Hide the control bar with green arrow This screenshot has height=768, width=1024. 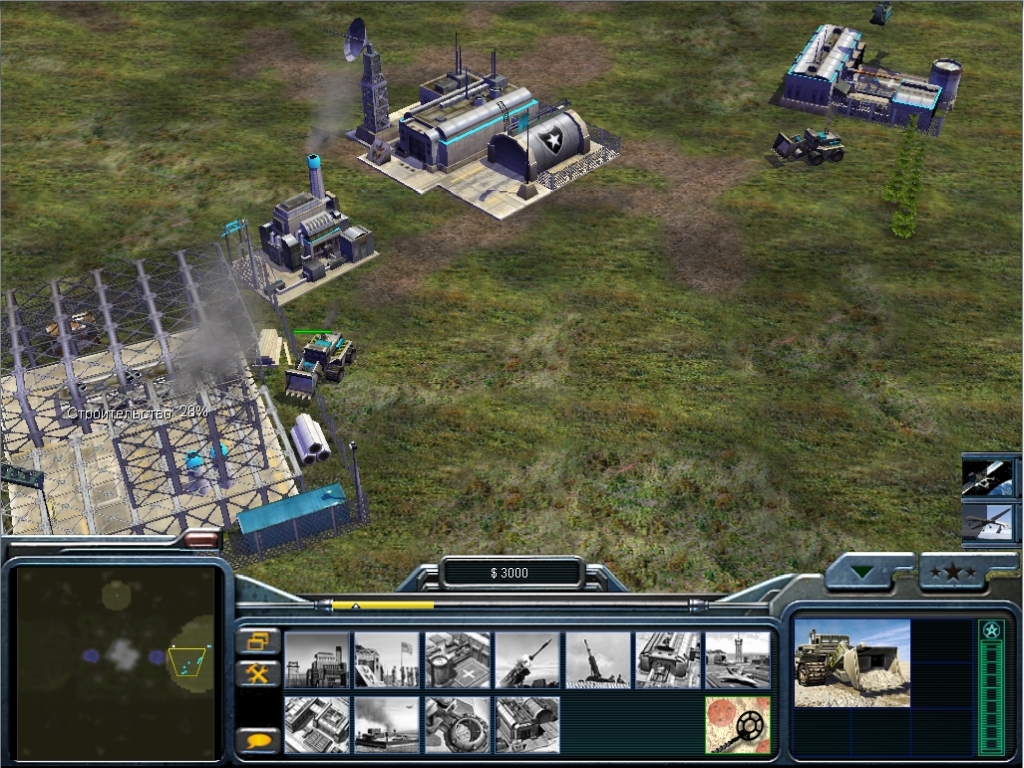pos(863,573)
